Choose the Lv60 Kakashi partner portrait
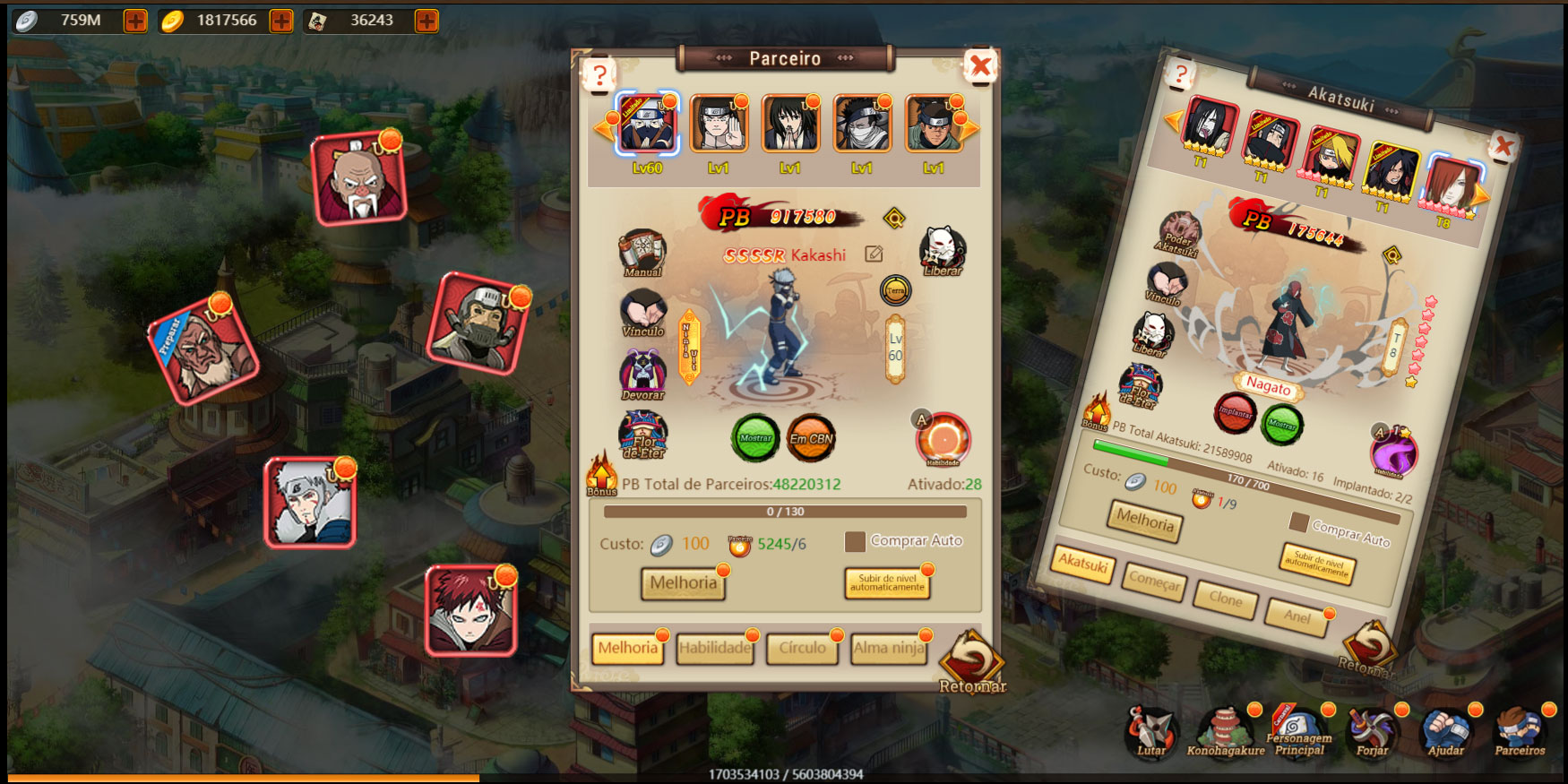 coord(647,125)
